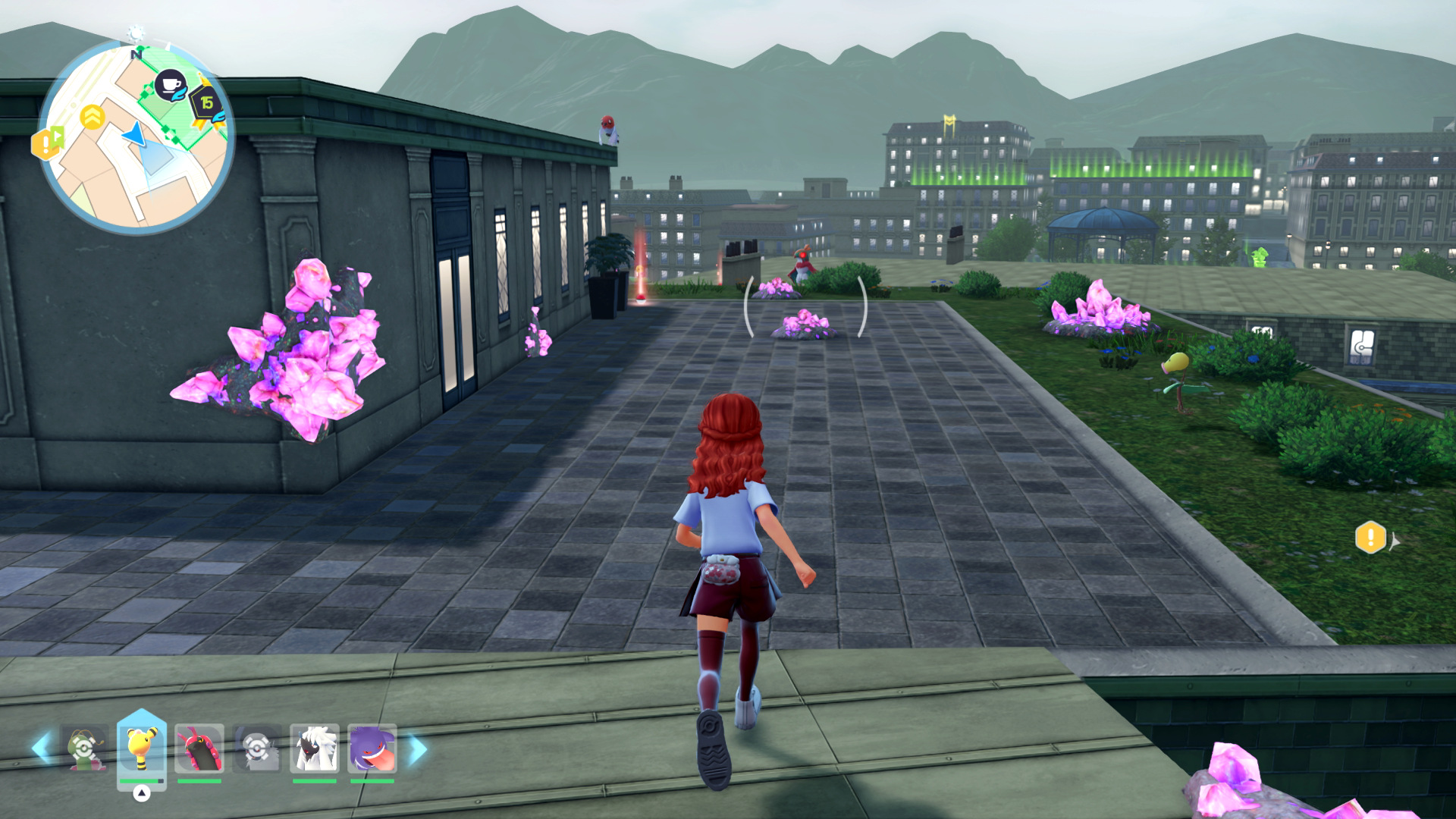Viewport: 1456px width, 819px height.
Task: Select the level 15 badge on the minimap
Action: point(205,102)
